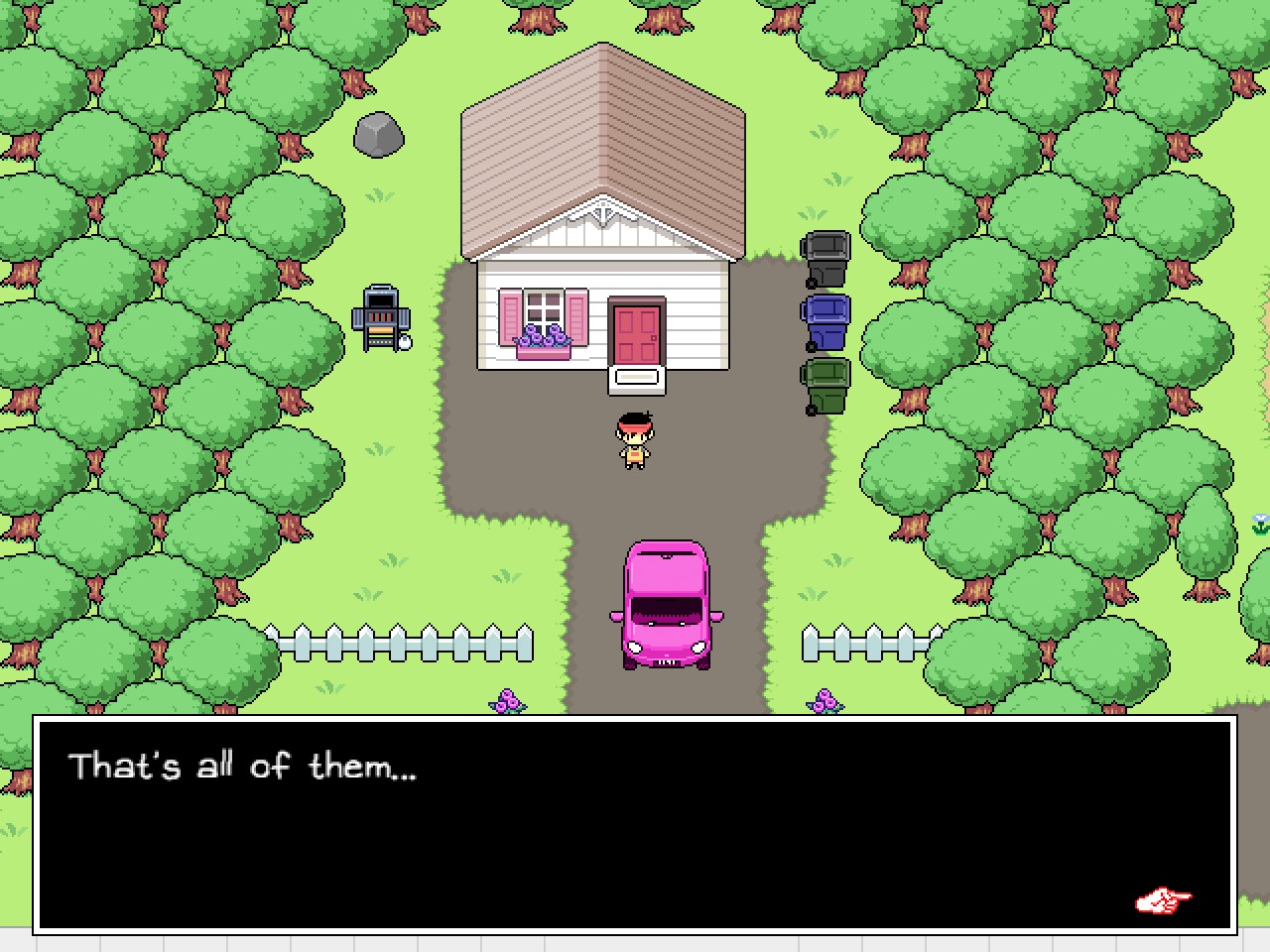Click the roof apex decoration
The width and height of the screenshot is (1270, 952).
605,210
